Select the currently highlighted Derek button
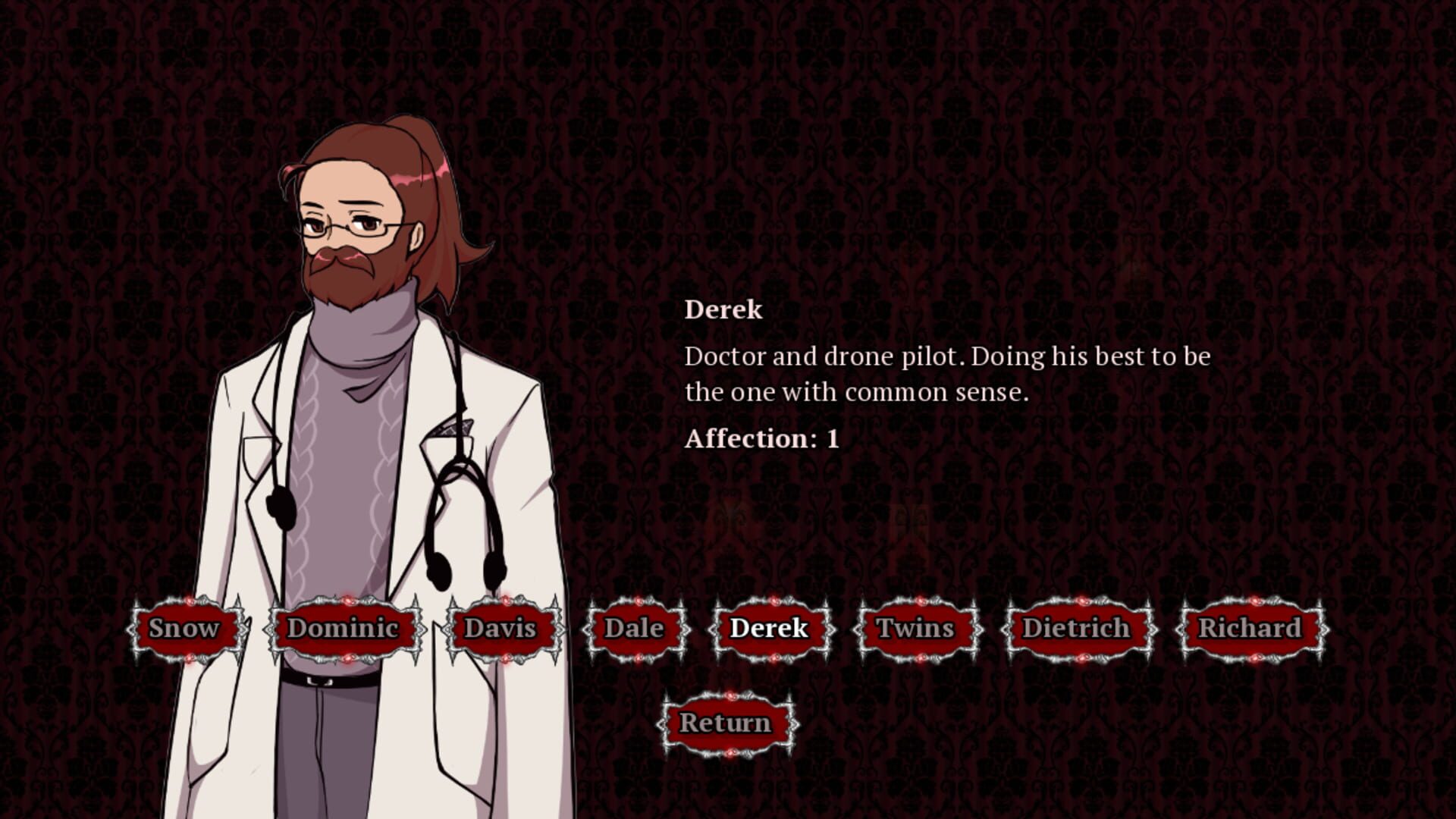 [768, 628]
